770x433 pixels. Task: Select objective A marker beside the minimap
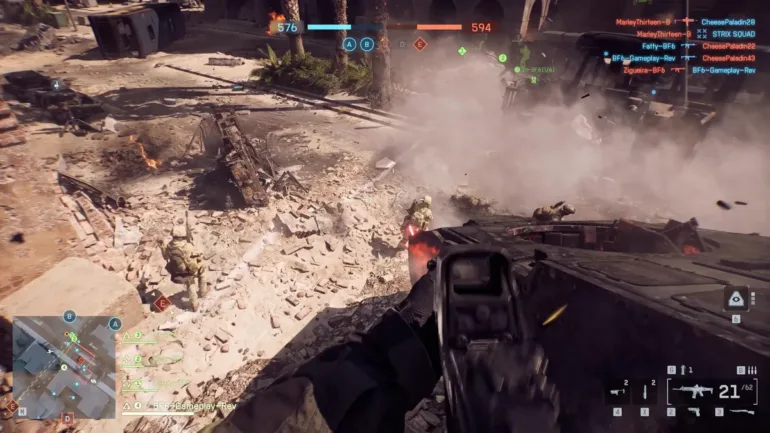pyautogui.click(x=115, y=324)
